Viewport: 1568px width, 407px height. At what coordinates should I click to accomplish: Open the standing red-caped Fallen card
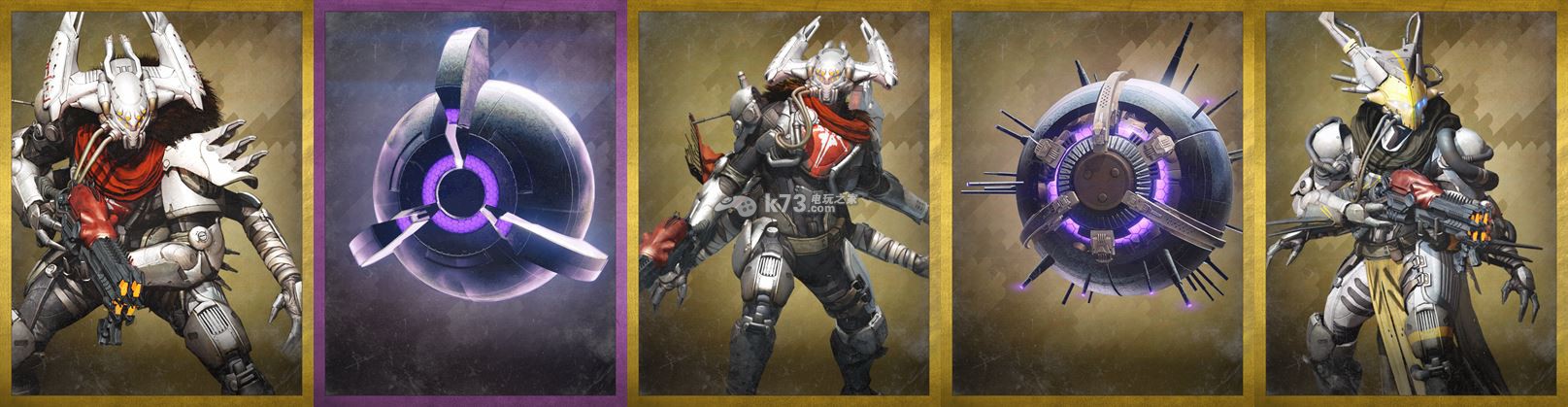784,204
